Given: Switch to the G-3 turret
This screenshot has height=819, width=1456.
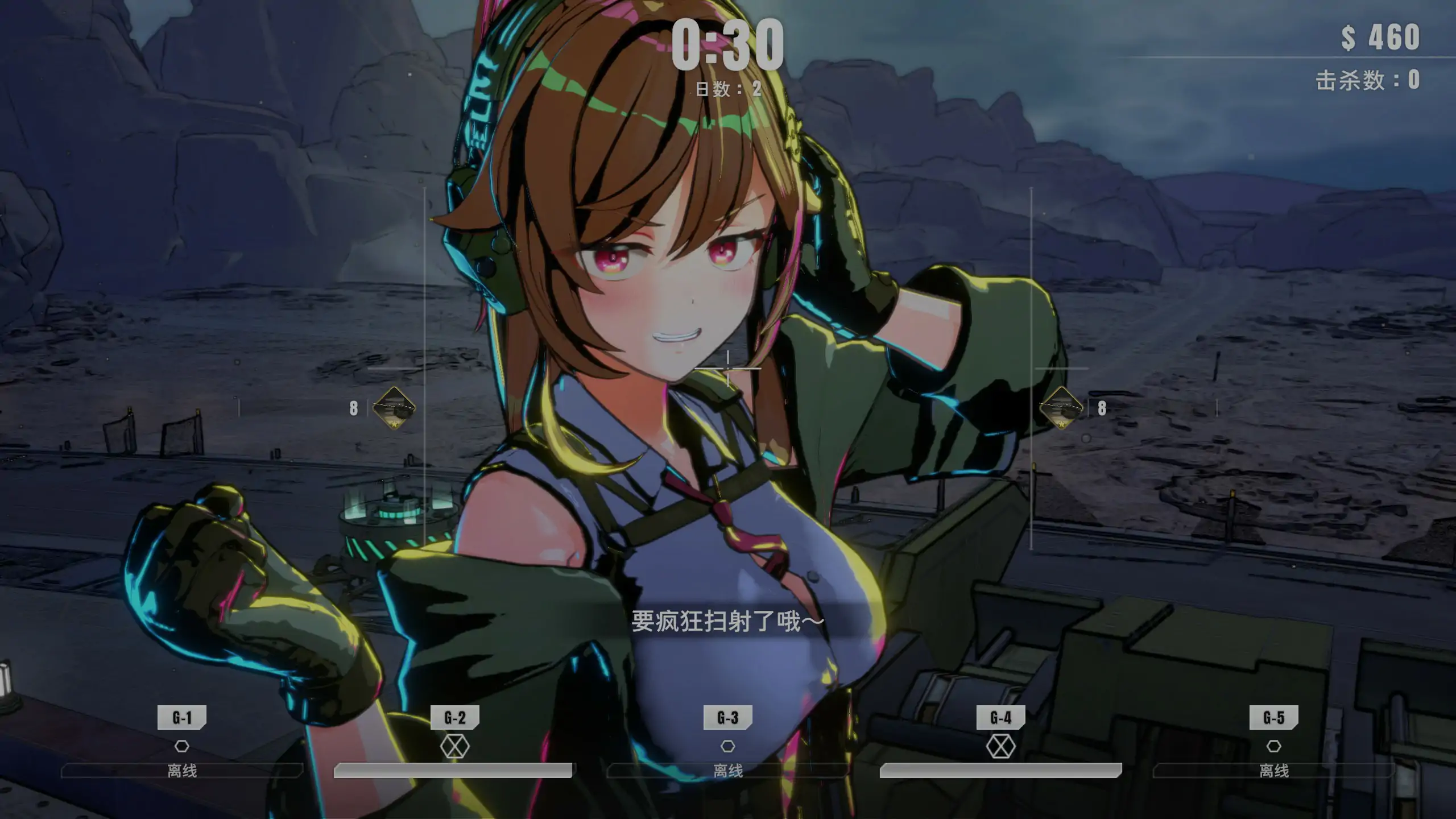Looking at the screenshot, I should (x=728, y=718).
